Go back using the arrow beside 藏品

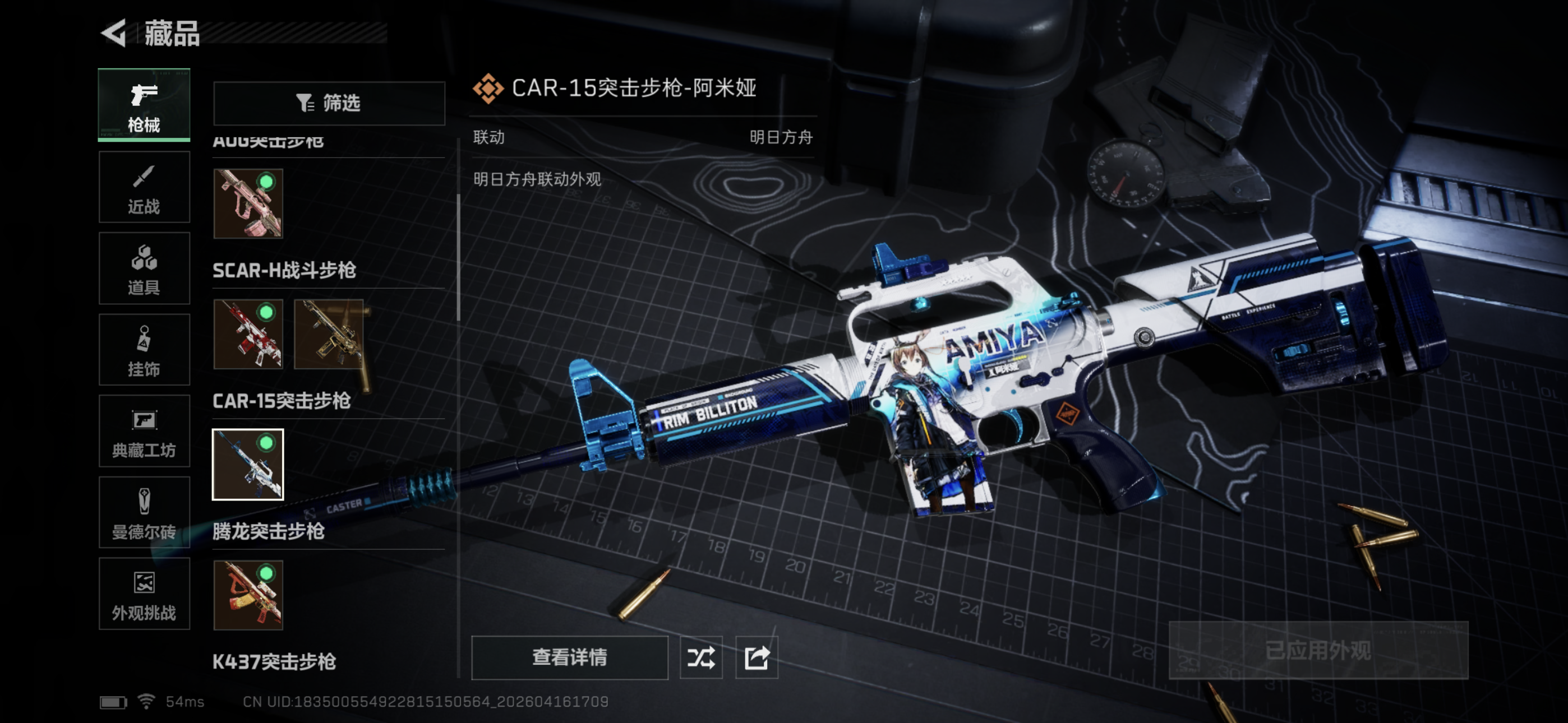(x=114, y=33)
